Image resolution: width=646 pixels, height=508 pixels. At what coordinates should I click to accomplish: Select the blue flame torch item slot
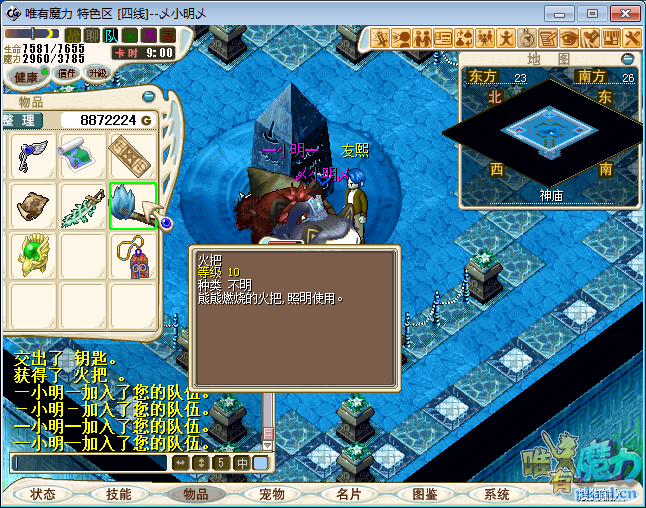133,205
